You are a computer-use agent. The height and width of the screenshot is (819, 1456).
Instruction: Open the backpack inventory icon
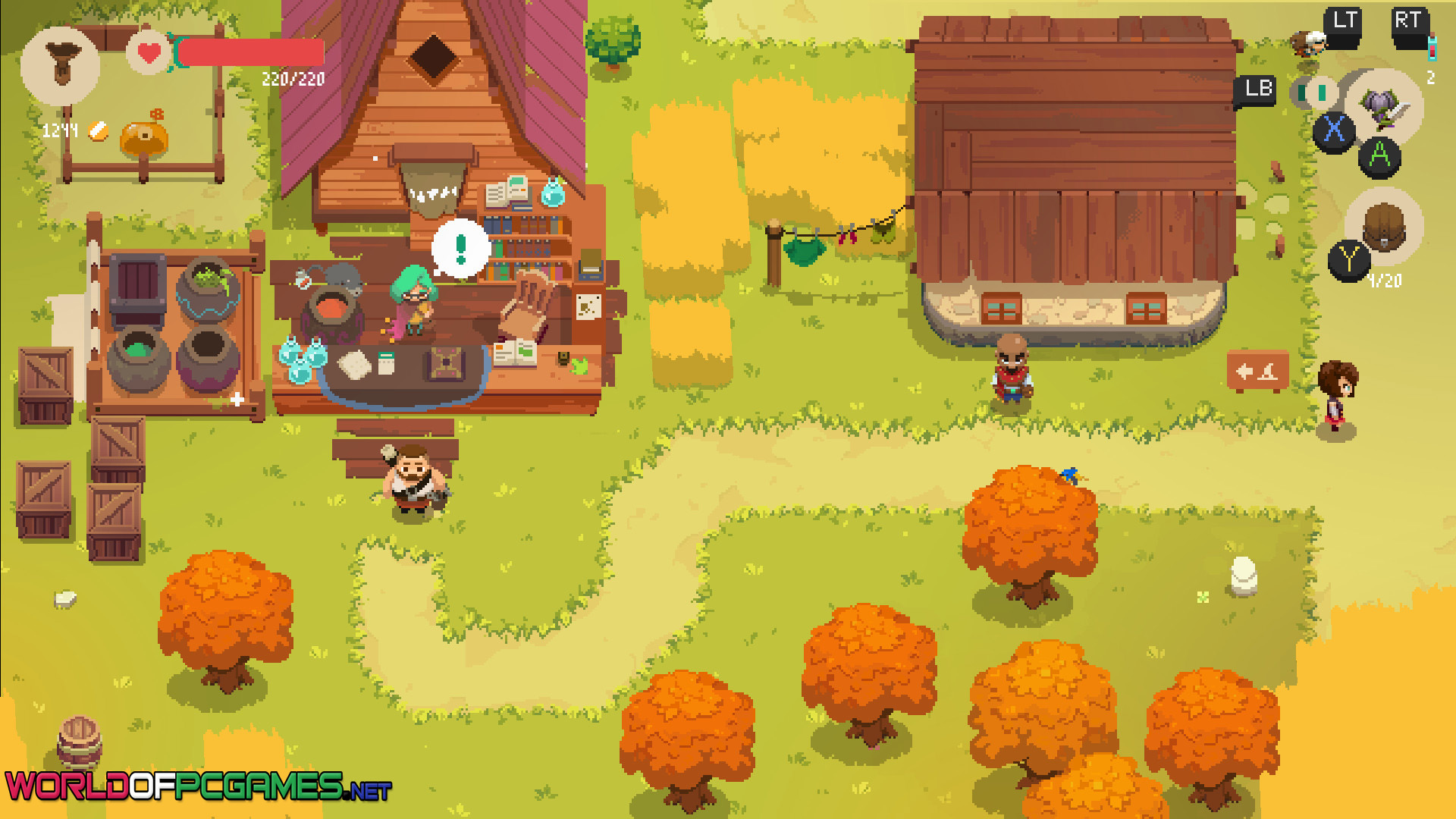coord(1384,226)
